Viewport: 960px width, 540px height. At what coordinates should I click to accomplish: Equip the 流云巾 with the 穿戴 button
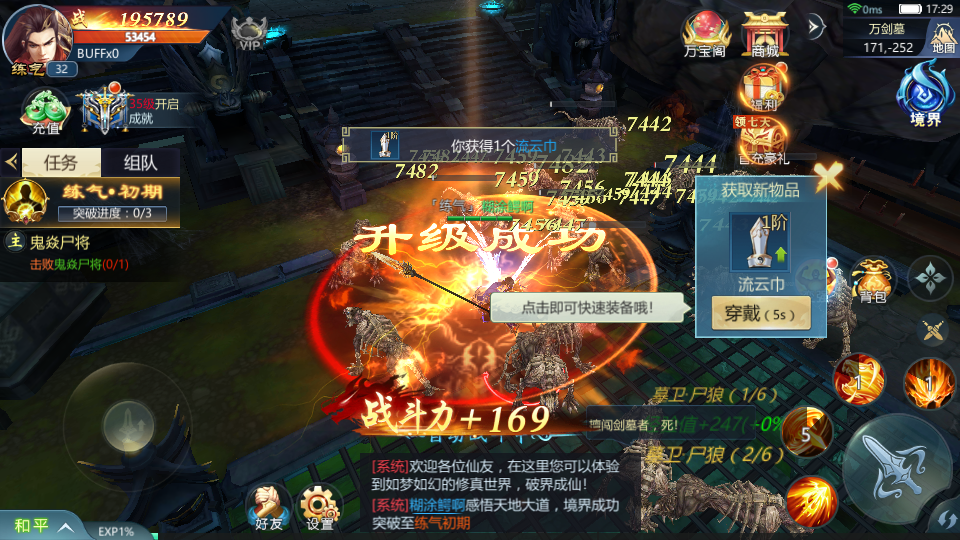[761, 314]
